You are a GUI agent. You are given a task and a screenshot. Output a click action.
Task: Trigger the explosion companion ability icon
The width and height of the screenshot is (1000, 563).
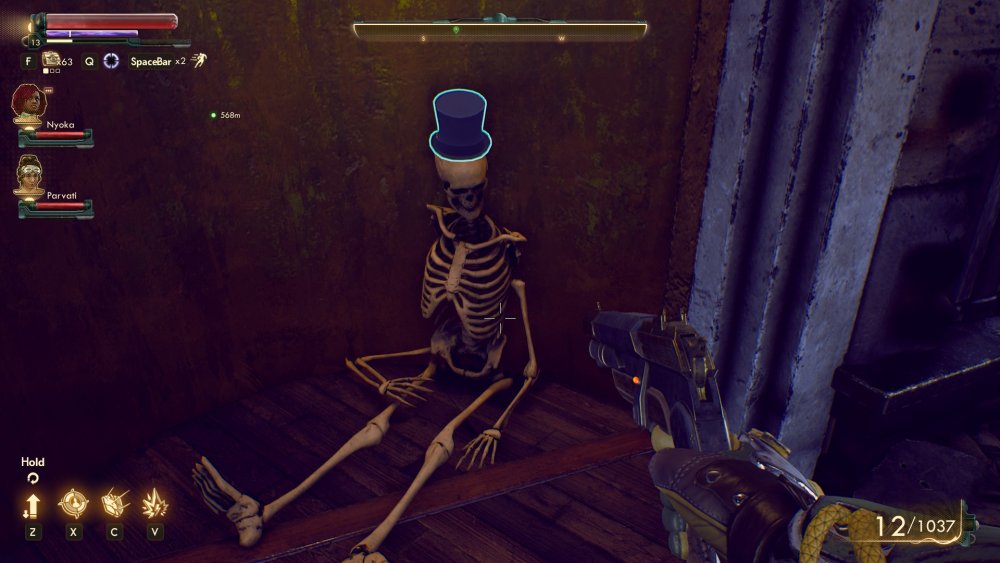coord(155,503)
